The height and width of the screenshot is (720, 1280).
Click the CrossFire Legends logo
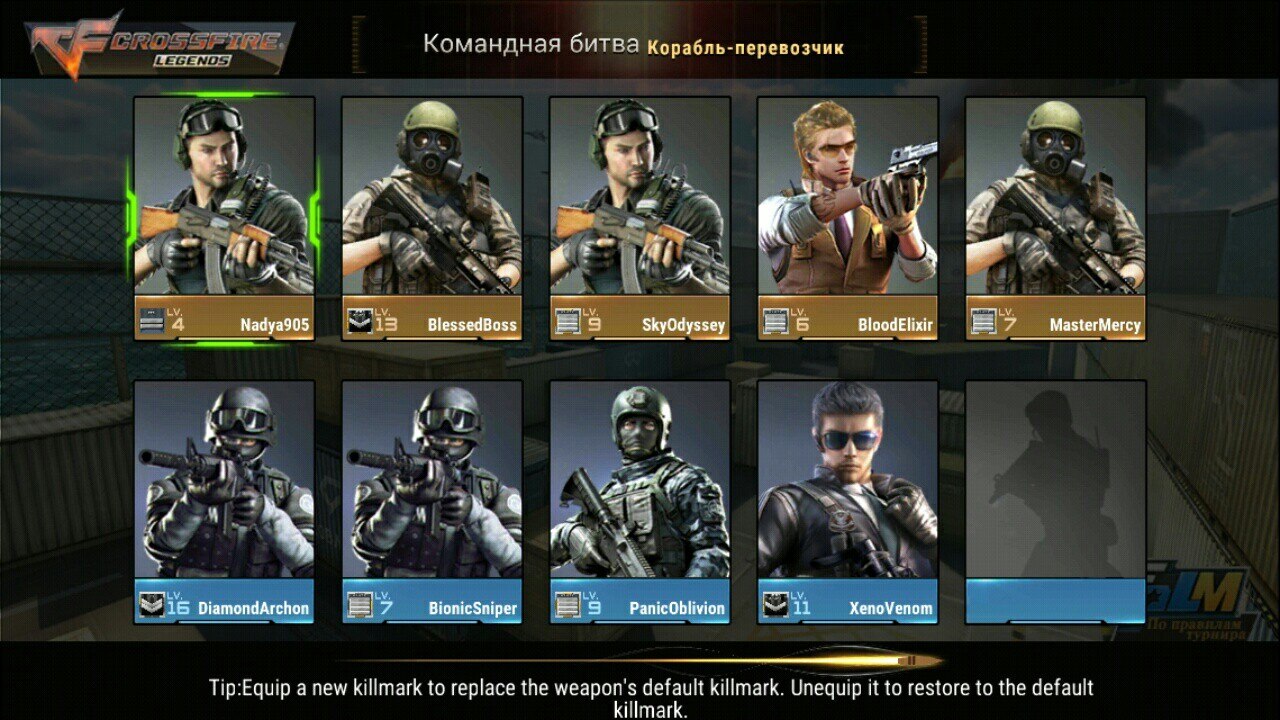160,43
